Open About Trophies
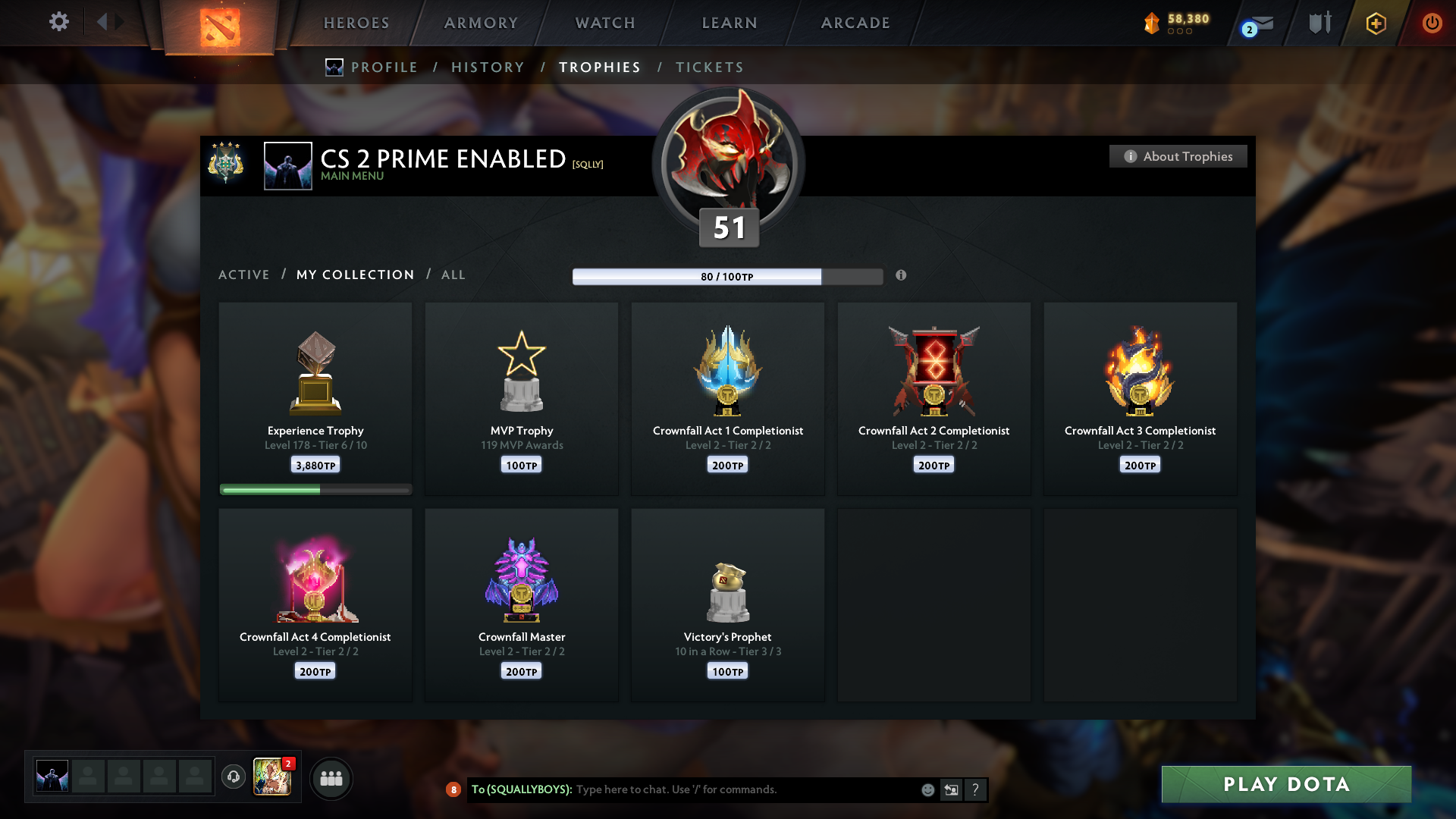This screenshot has height=819, width=1456. pos(1178,156)
